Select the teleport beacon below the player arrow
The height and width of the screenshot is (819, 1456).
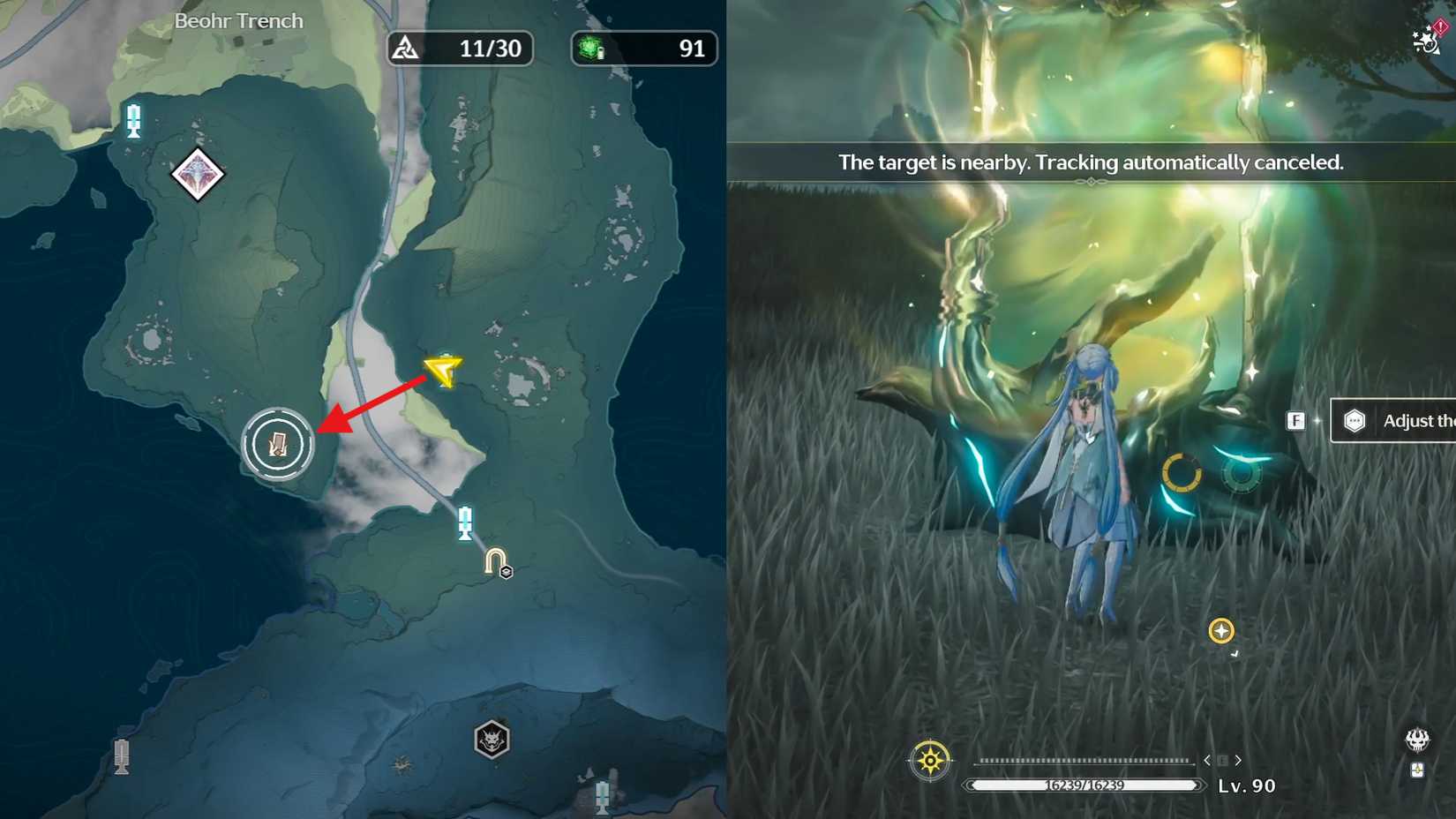464,522
